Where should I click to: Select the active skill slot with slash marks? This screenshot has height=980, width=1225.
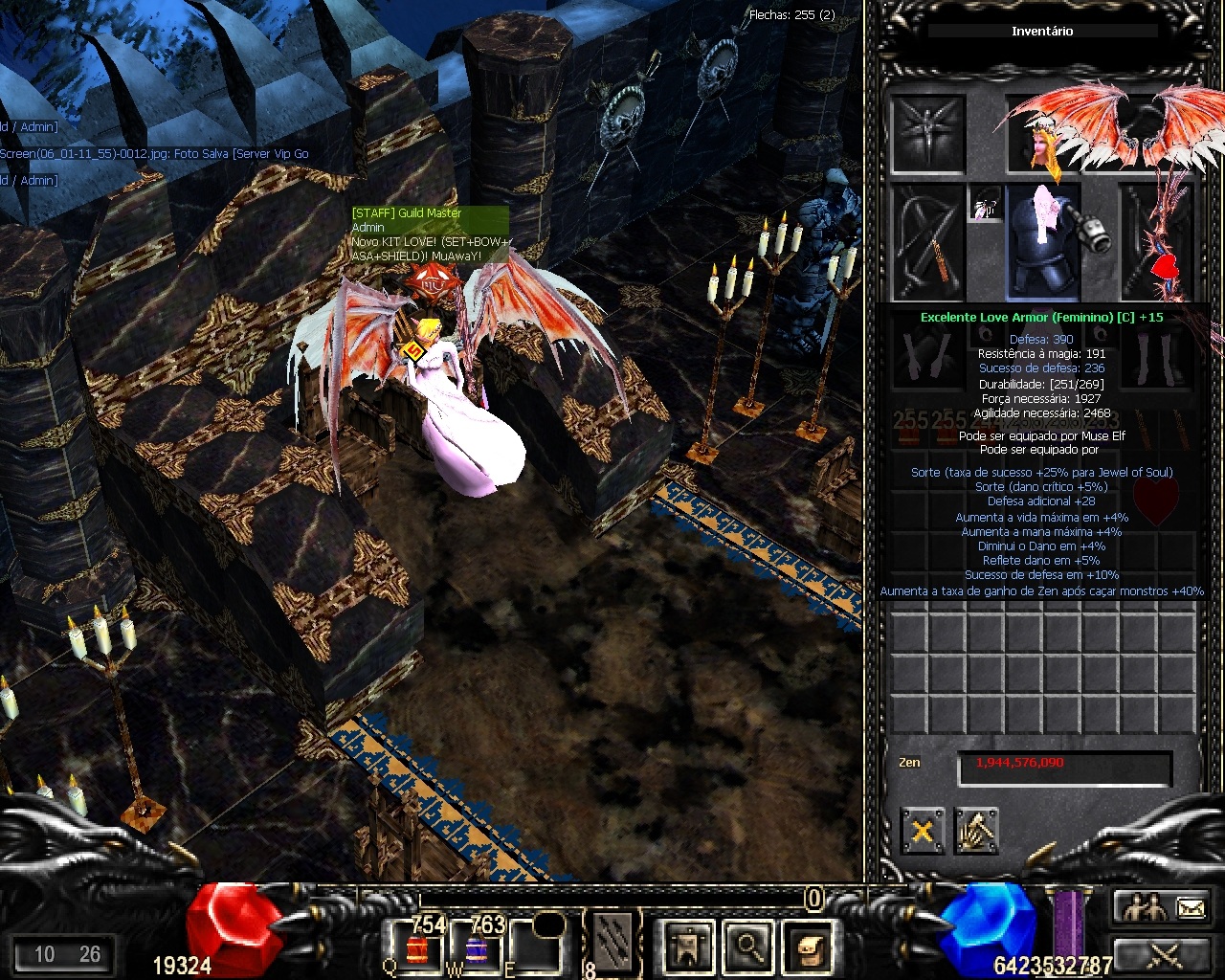pyautogui.click(x=612, y=943)
